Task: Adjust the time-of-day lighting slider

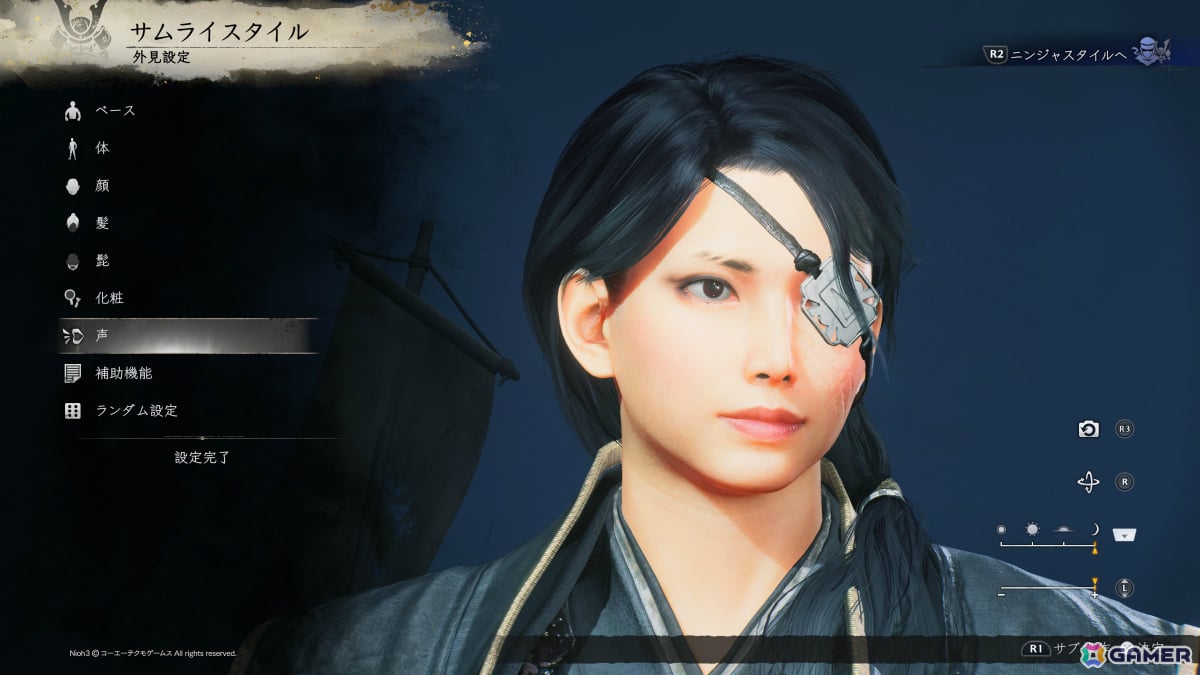Action: (1048, 545)
